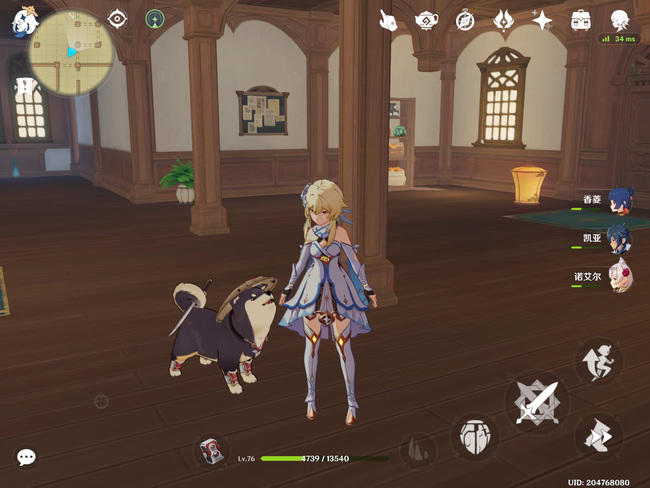The width and height of the screenshot is (650, 488).
Task: Open the chat speech bubble
Action: 26,457
